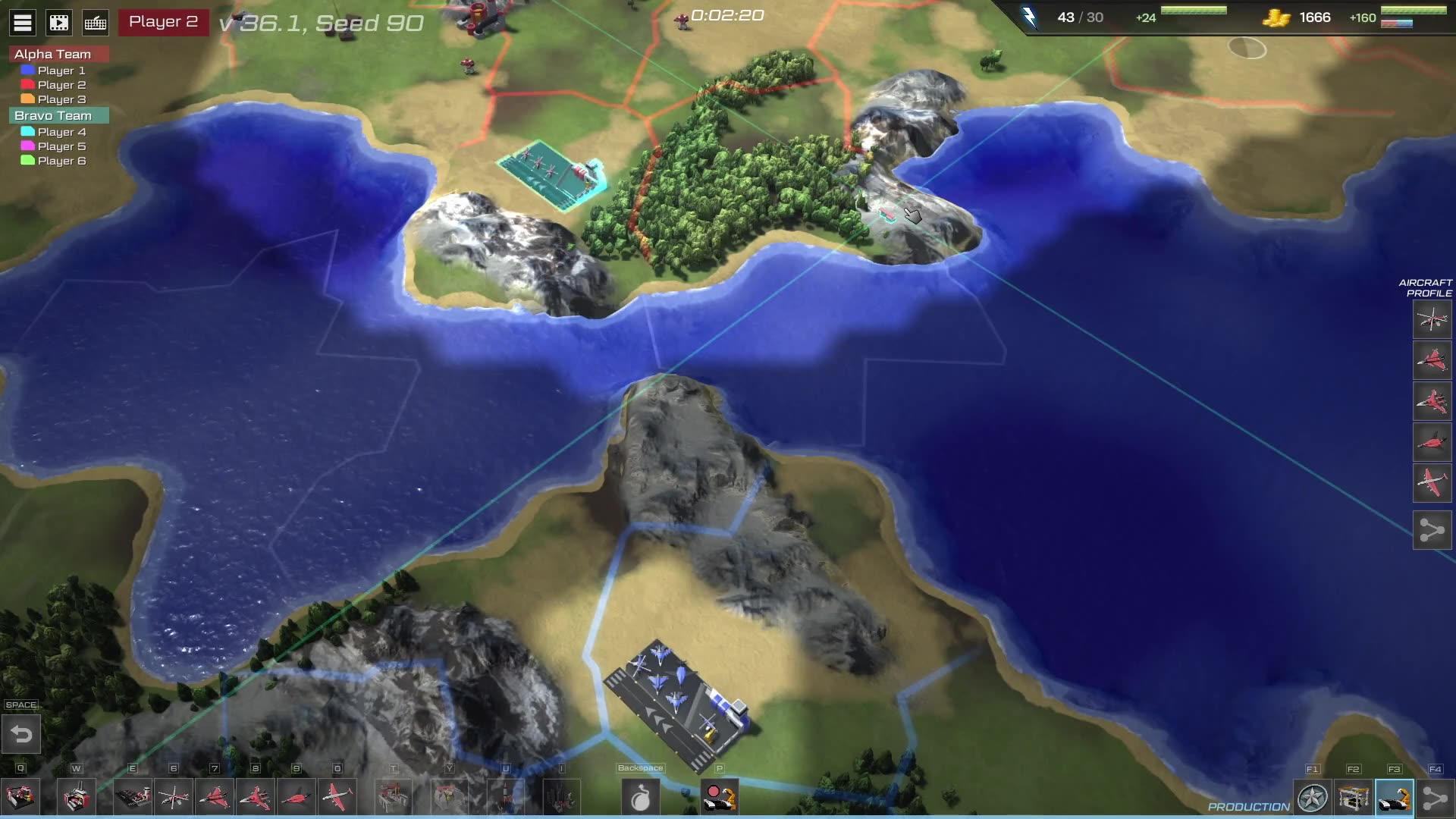
Task: Choose the airfield runway build icon
Action: [133, 798]
